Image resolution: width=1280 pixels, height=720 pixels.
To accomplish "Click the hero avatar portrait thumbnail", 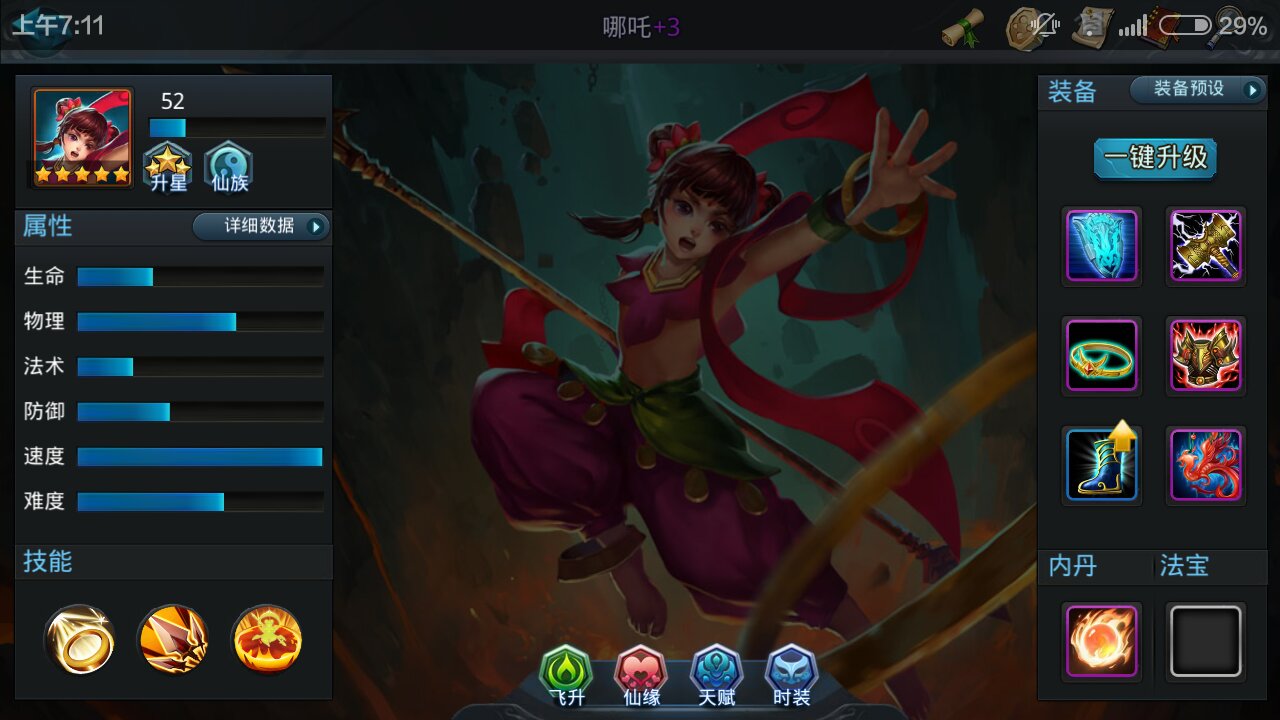I will click(x=81, y=137).
